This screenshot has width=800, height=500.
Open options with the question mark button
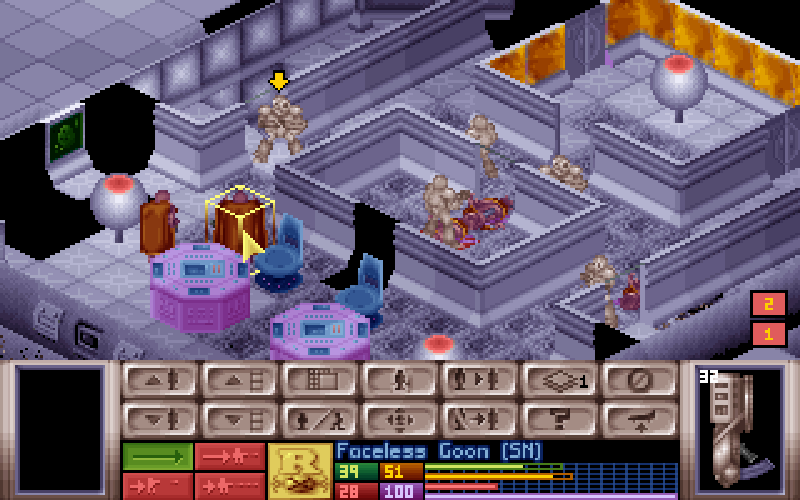560,418
